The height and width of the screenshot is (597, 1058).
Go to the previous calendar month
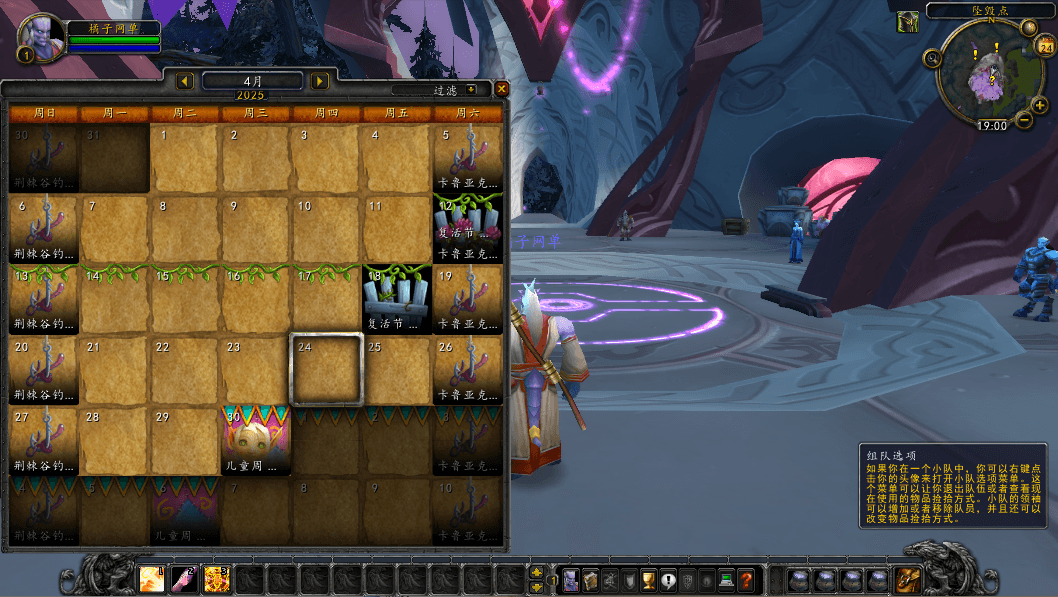185,81
